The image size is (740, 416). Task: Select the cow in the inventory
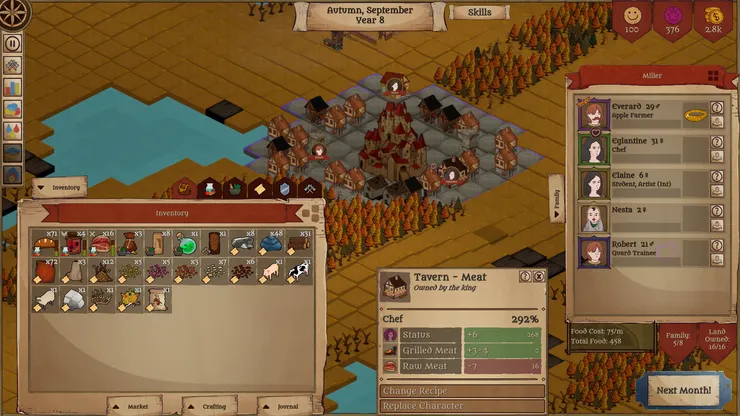click(299, 272)
